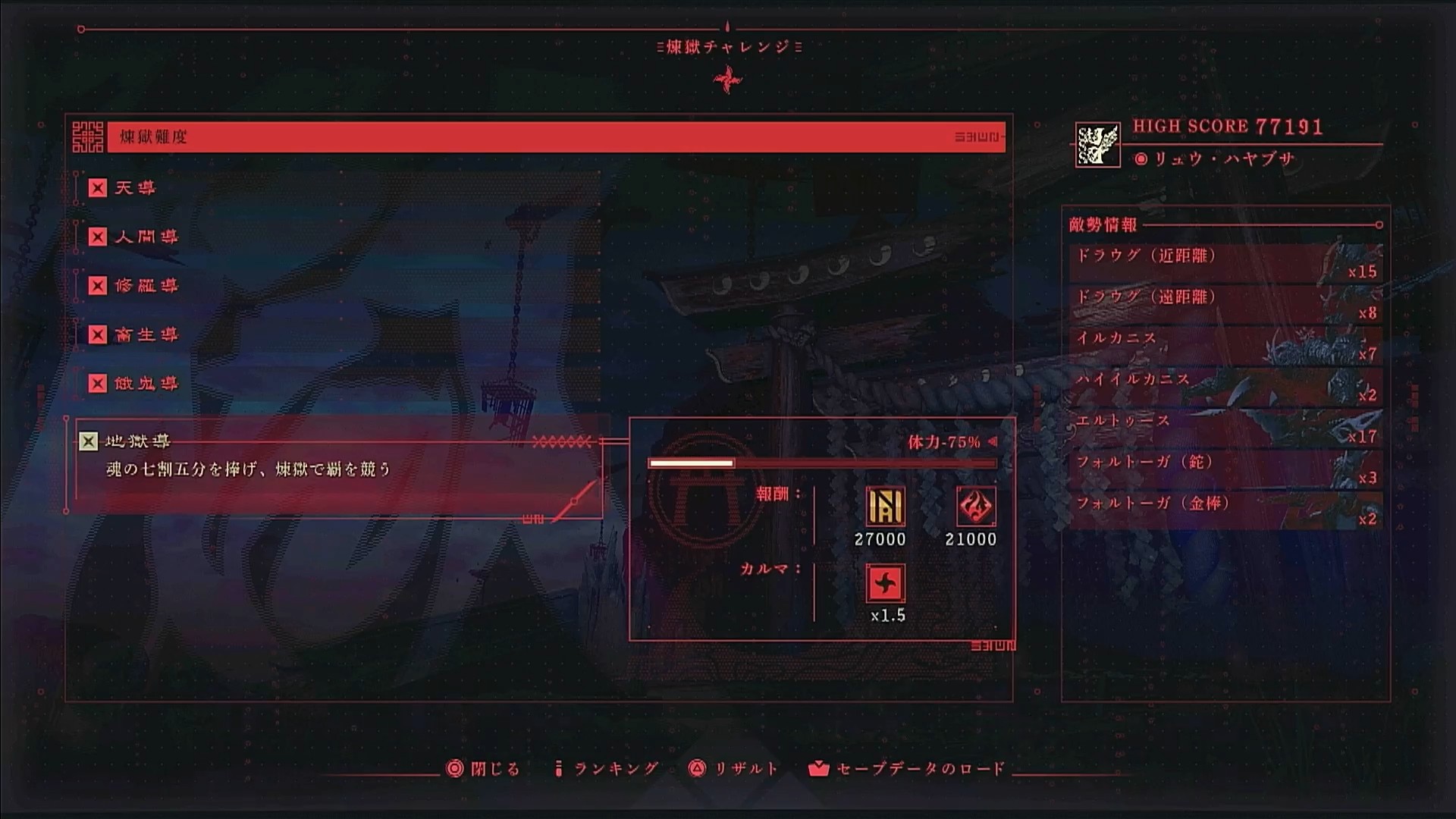The height and width of the screenshot is (819, 1456).
Task: Select the 天道 difficulty entry
Action: (134, 188)
